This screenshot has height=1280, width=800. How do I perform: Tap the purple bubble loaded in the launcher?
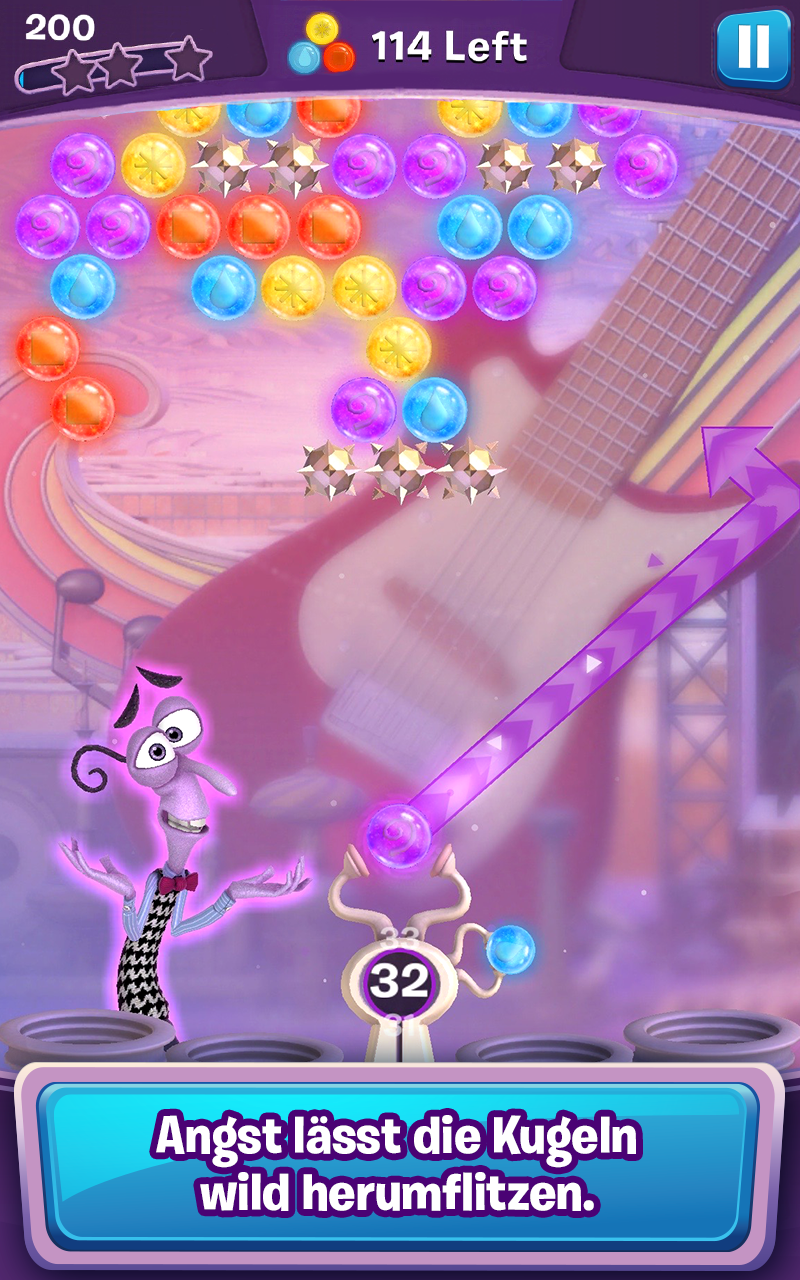[398, 834]
